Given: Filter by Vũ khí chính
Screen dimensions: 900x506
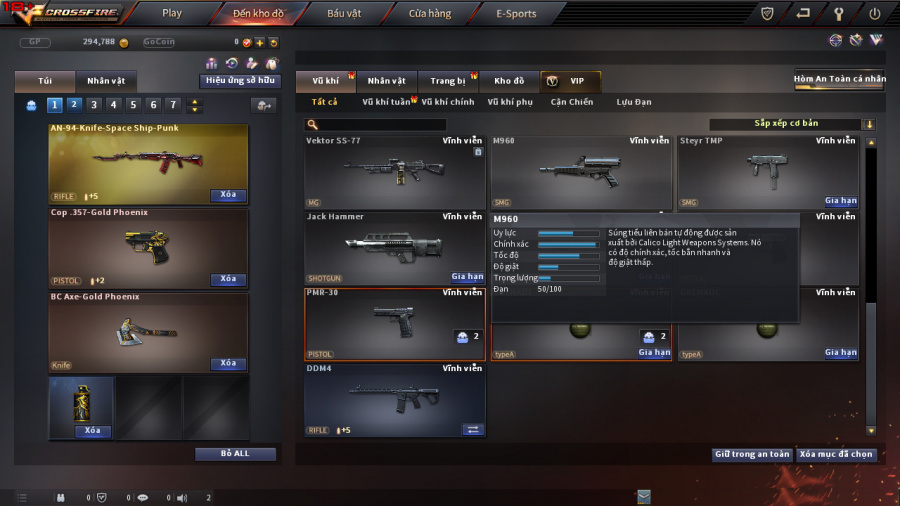Looking at the screenshot, I should pyautogui.click(x=447, y=102).
